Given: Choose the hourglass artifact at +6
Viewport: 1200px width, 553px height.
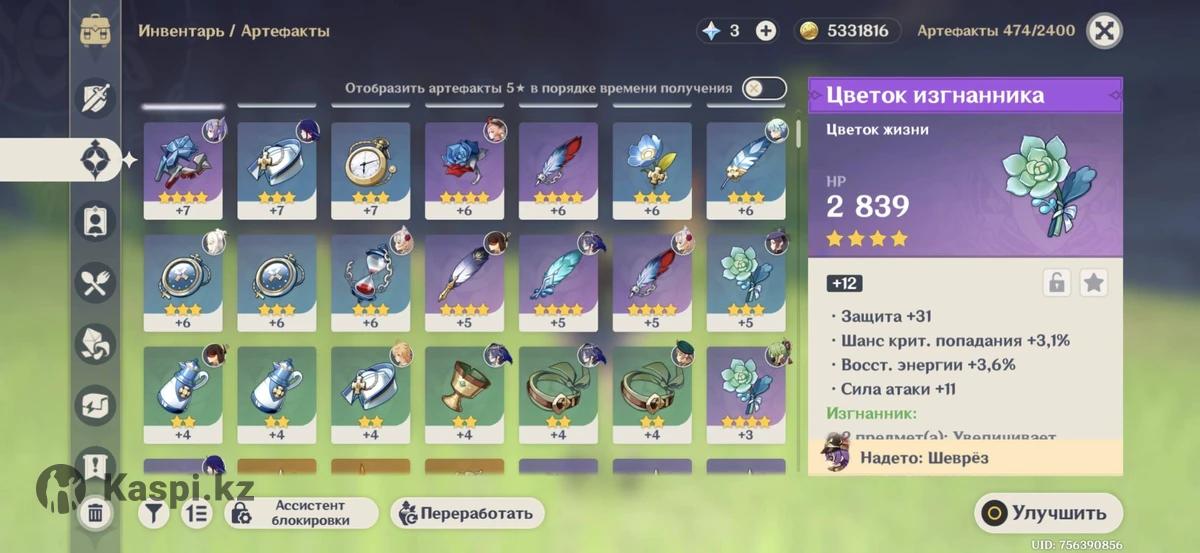Looking at the screenshot, I should click(370, 281).
